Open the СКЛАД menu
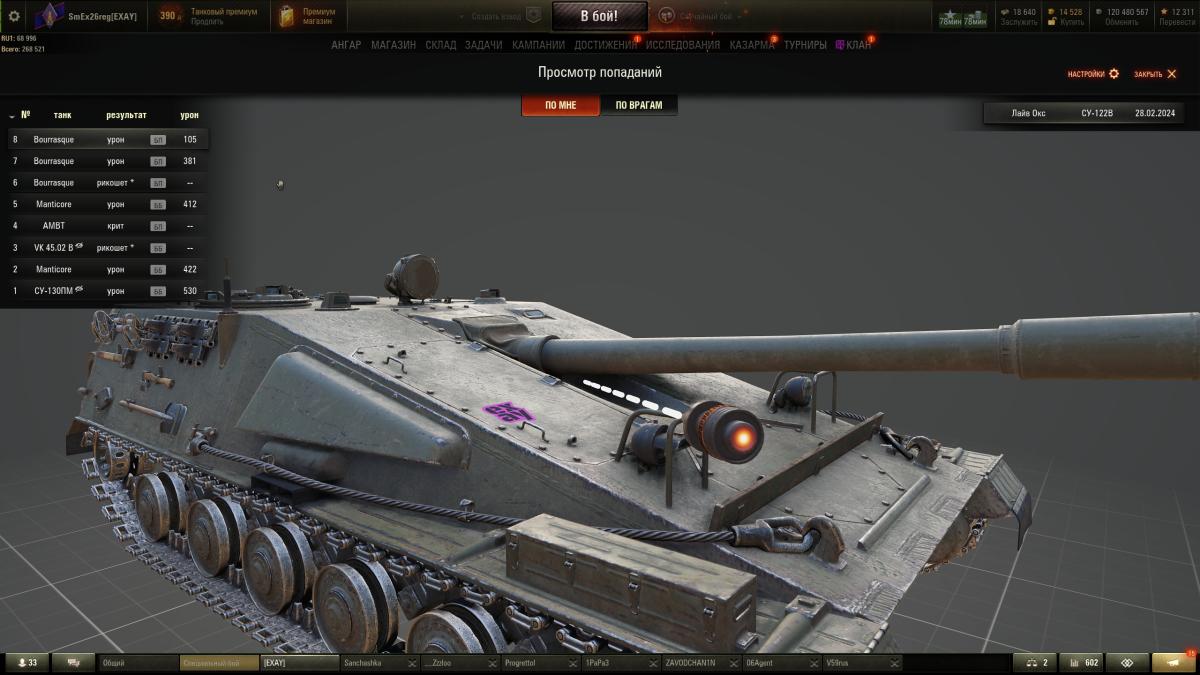 tap(440, 45)
